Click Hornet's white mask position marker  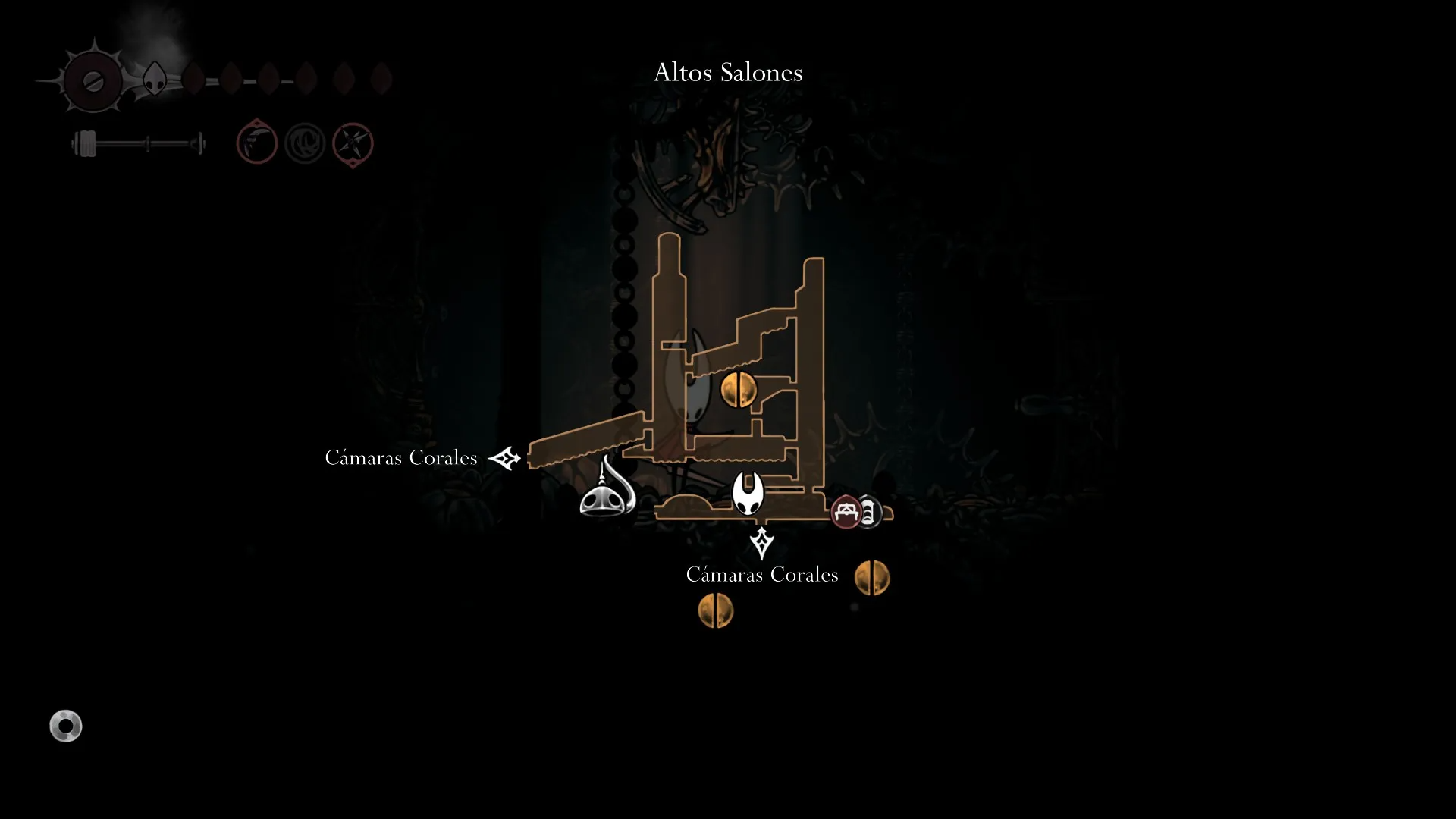pos(748,493)
